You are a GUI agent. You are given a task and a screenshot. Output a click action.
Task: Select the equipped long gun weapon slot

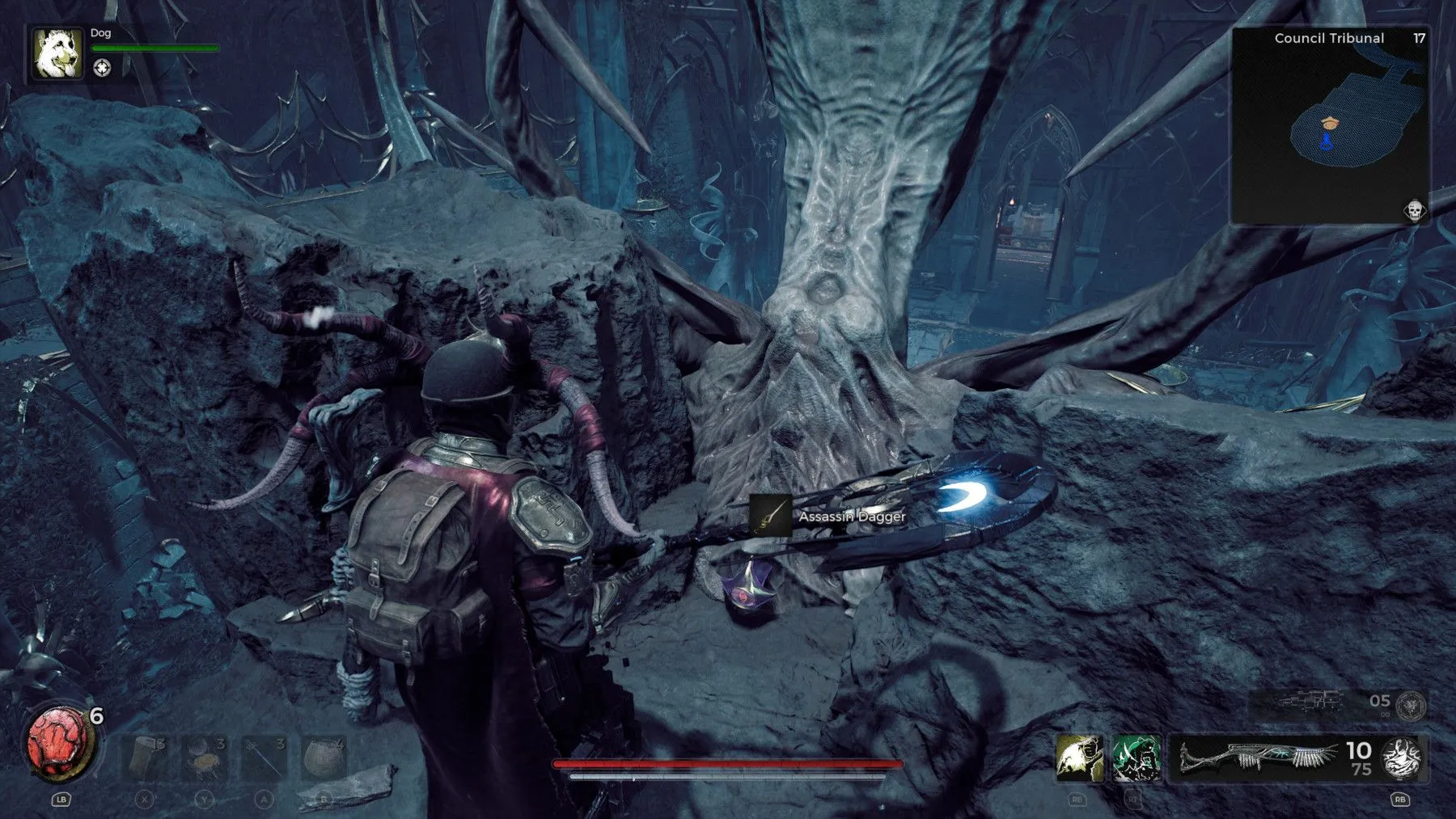click(1258, 758)
